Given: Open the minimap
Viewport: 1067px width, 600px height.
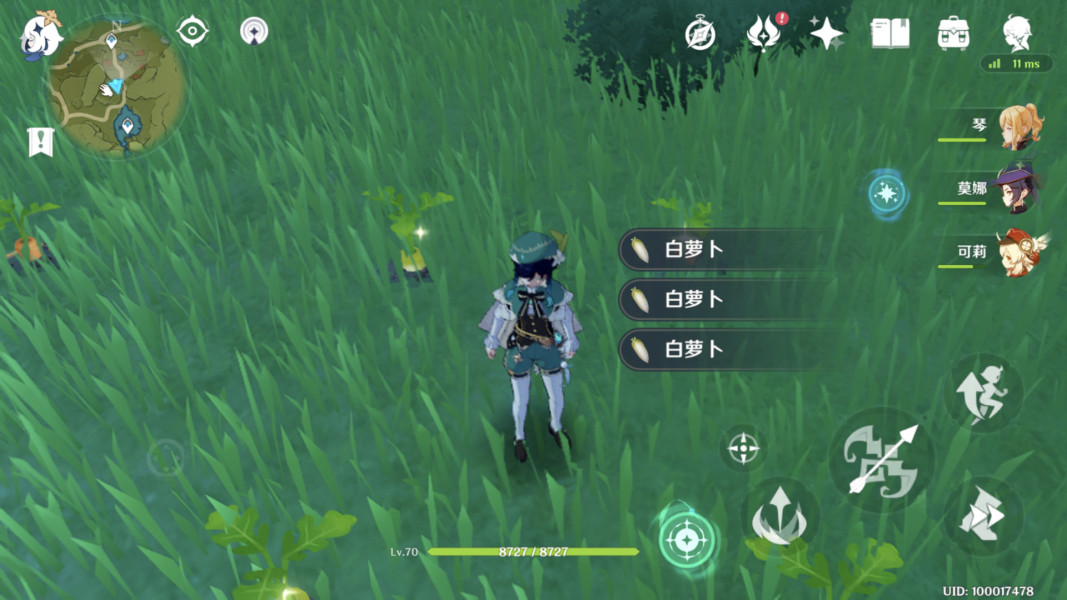Looking at the screenshot, I should point(118,86).
